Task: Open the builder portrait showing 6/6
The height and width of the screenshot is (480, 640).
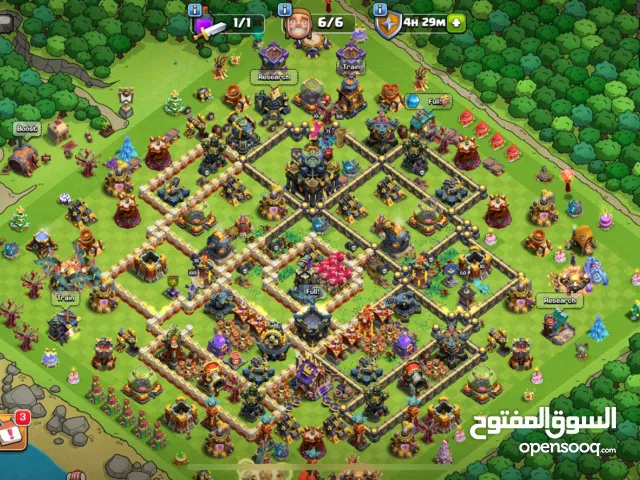Action: 296,22
